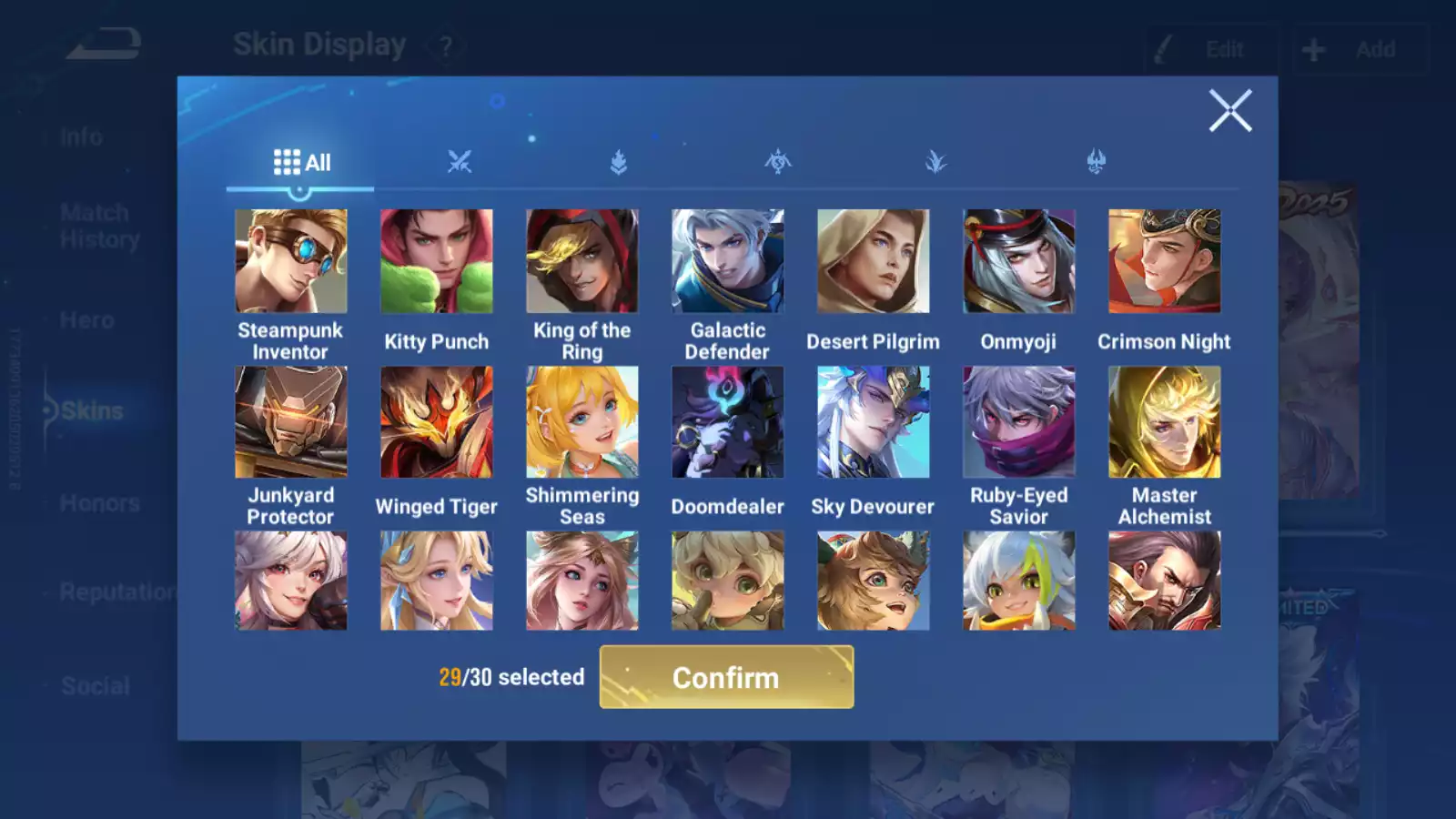Pick the Master Alchemist skin

pyautogui.click(x=1165, y=422)
